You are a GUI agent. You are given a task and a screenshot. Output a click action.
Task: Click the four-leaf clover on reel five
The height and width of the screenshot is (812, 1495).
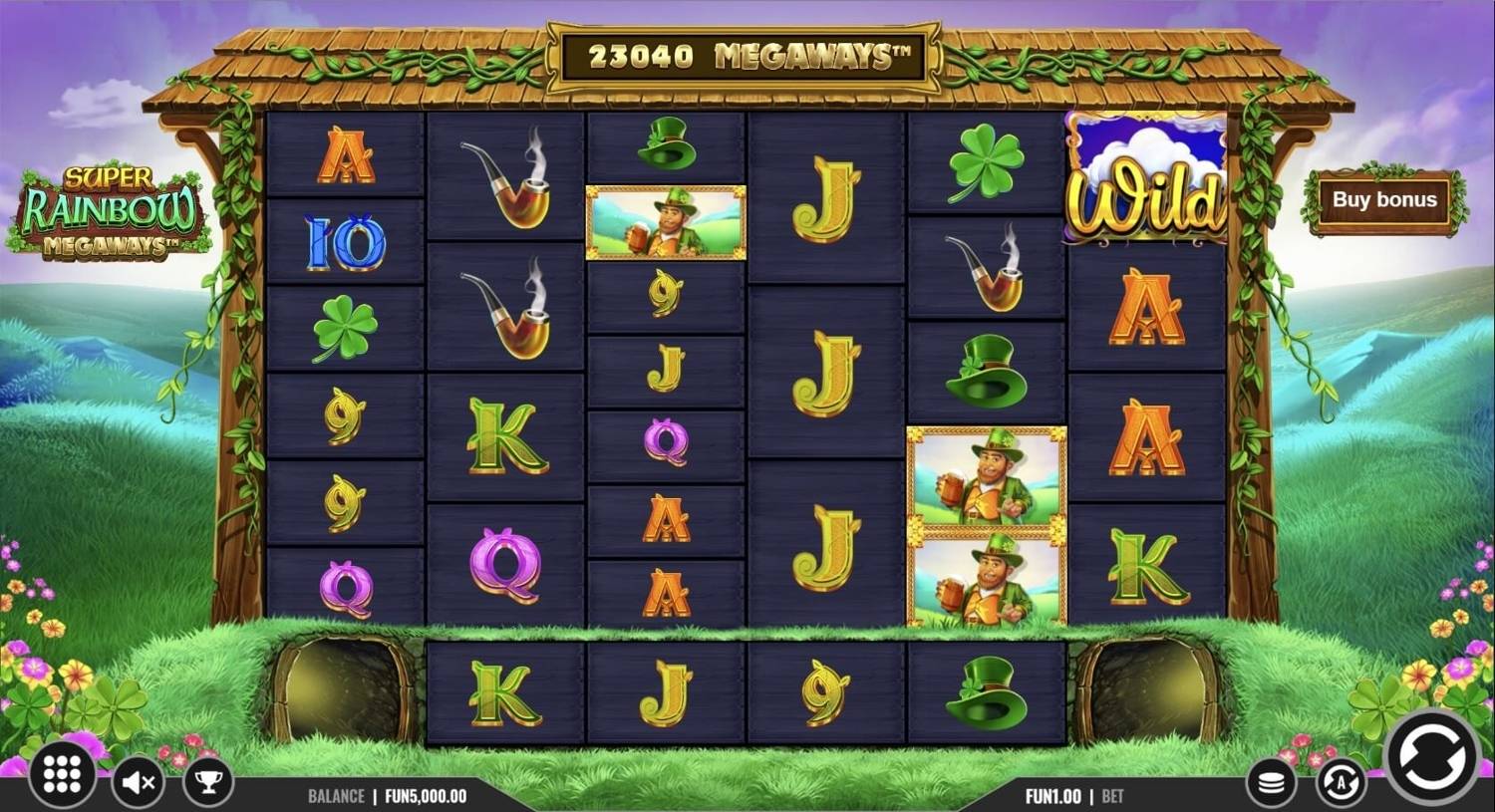[985, 159]
